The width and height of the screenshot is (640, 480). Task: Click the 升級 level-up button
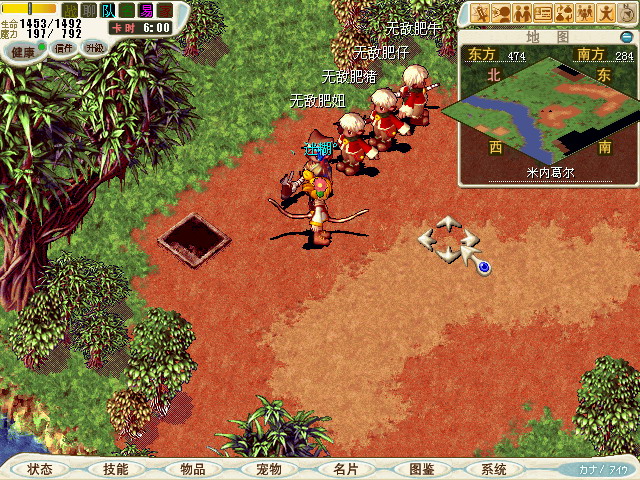click(94, 47)
